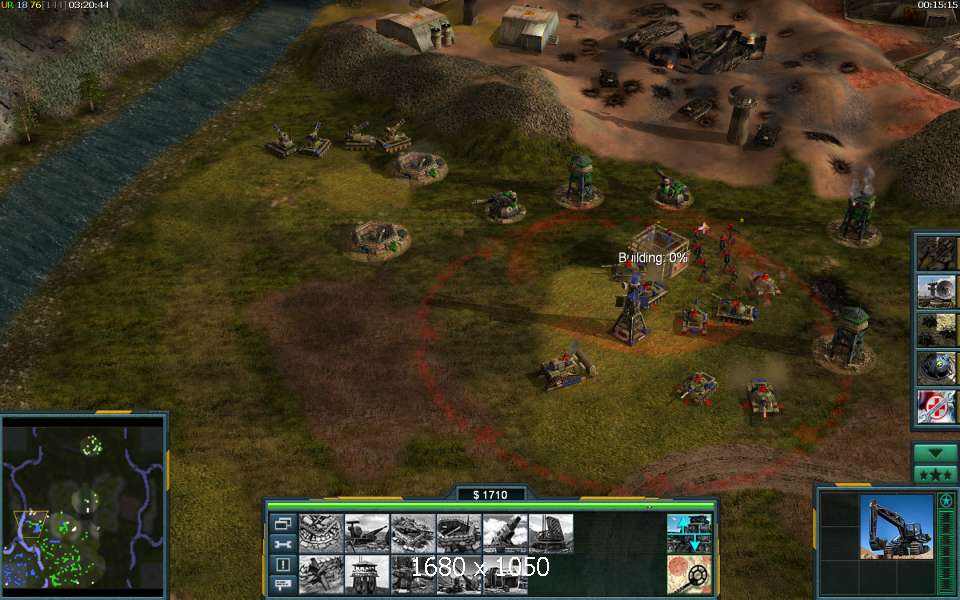
Task: Click the green-glow orb power shortcut
Action: click(938, 368)
